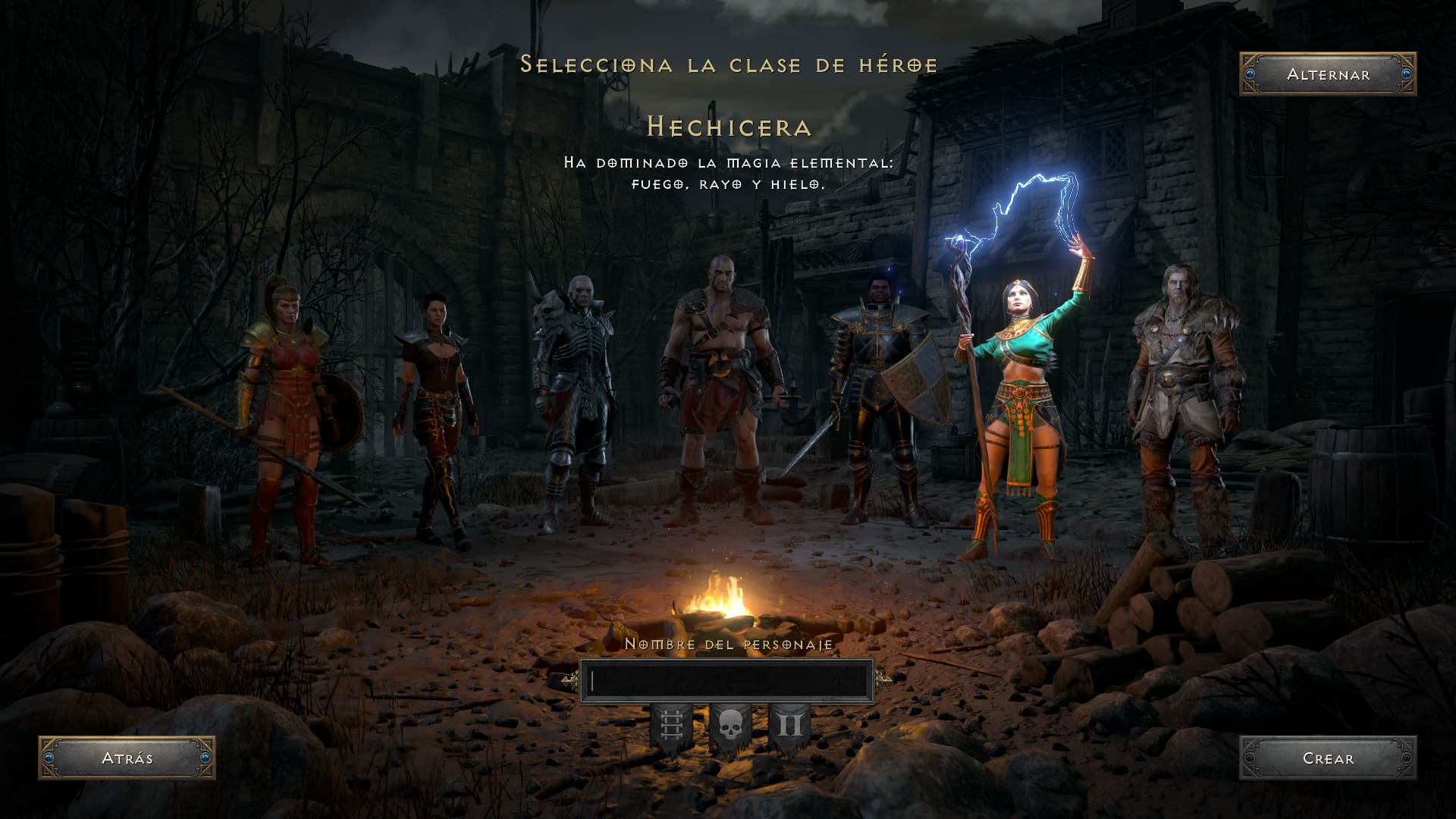The image size is (1456, 819).
Task: Create the hero with Crear
Action: click(1328, 758)
